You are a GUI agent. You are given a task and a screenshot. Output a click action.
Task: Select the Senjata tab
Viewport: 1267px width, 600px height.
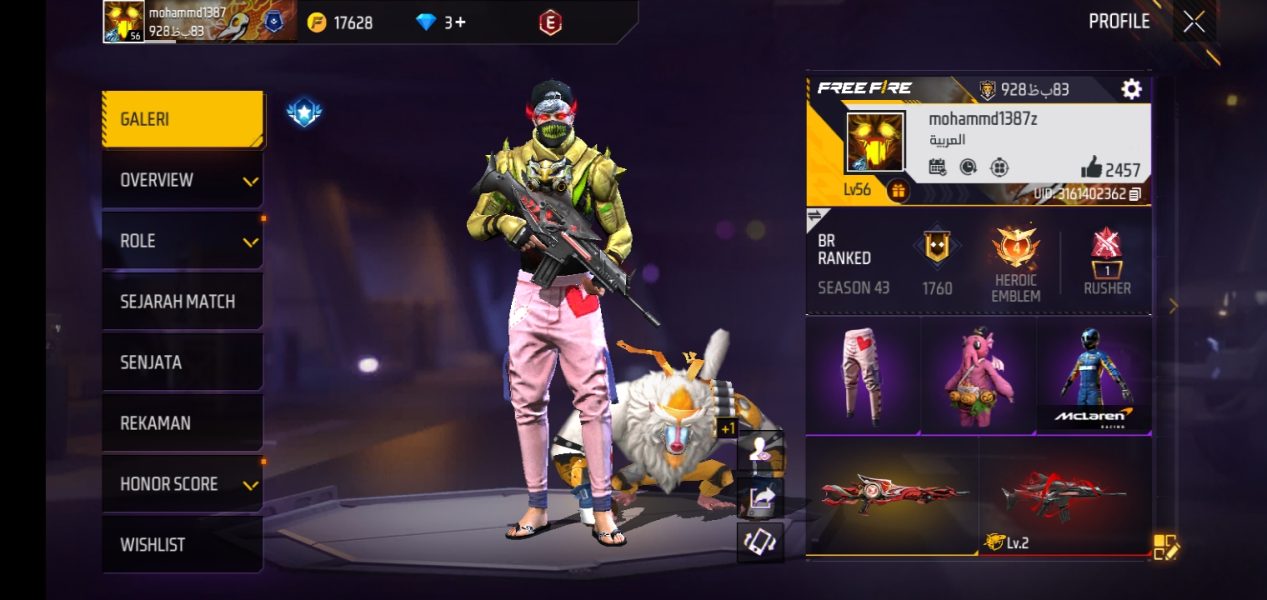183,362
